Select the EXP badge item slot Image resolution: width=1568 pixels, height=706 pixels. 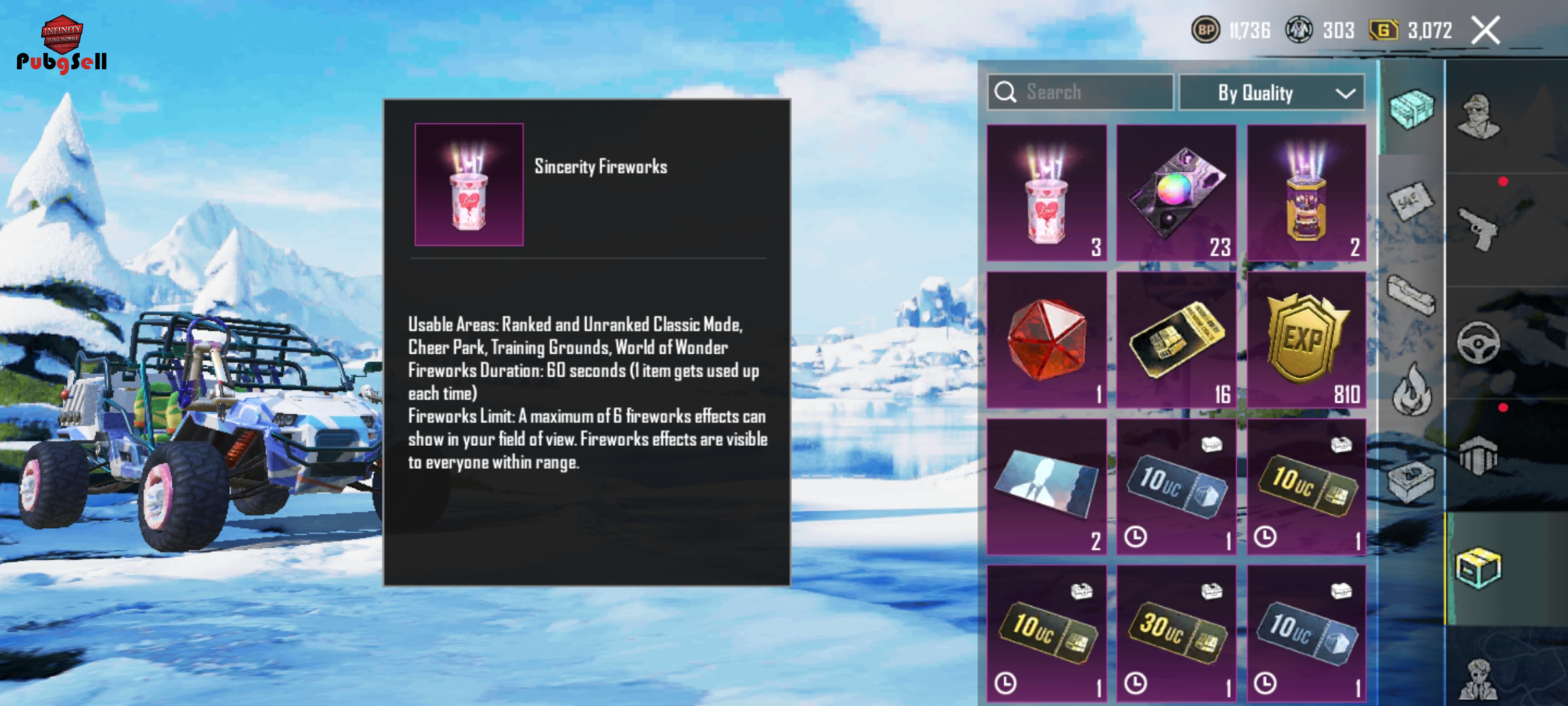1306,340
